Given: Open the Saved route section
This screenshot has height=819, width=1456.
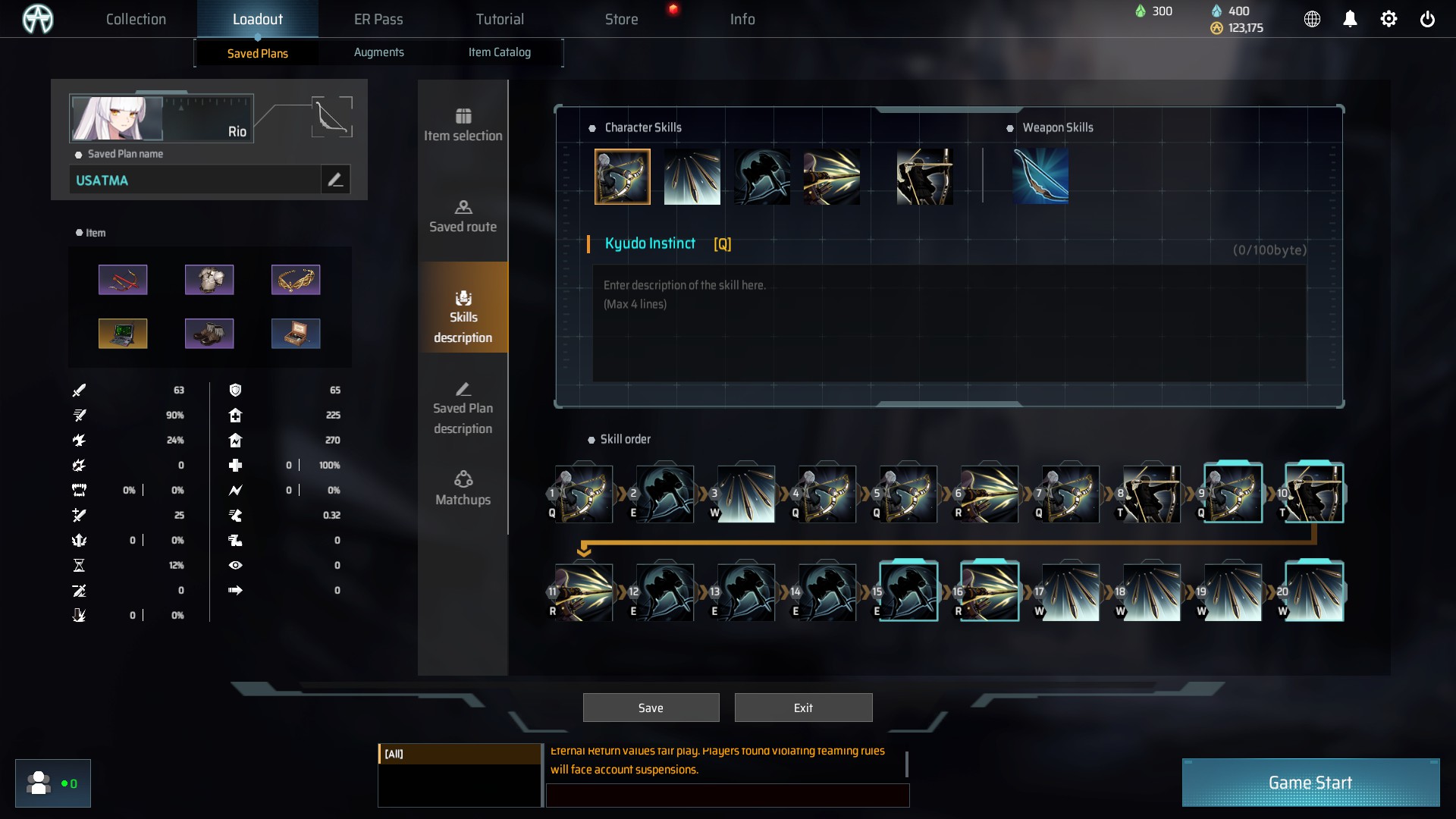Looking at the screenshot, I should click(x=463, y=216).
